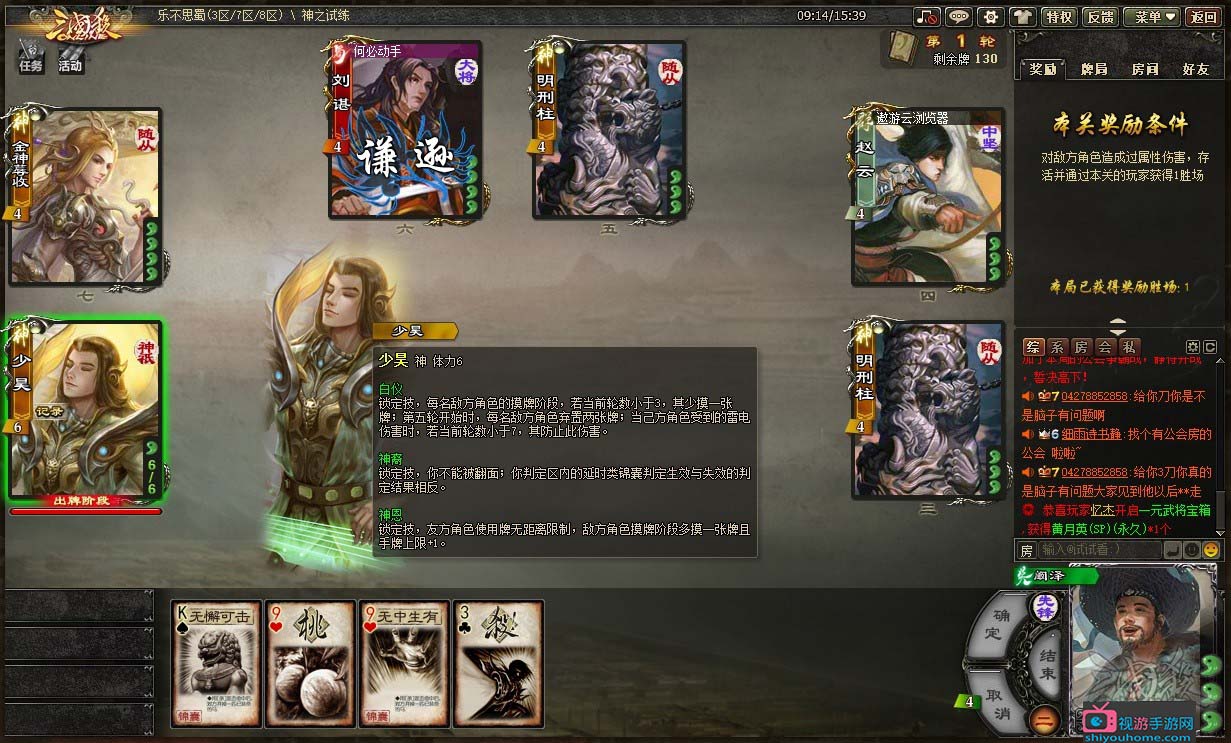The width and height of the screenshot is (1231, 743).
Task: Open the 特权 privileges button
Action: pyautogui.click(x=1058, y=16)
